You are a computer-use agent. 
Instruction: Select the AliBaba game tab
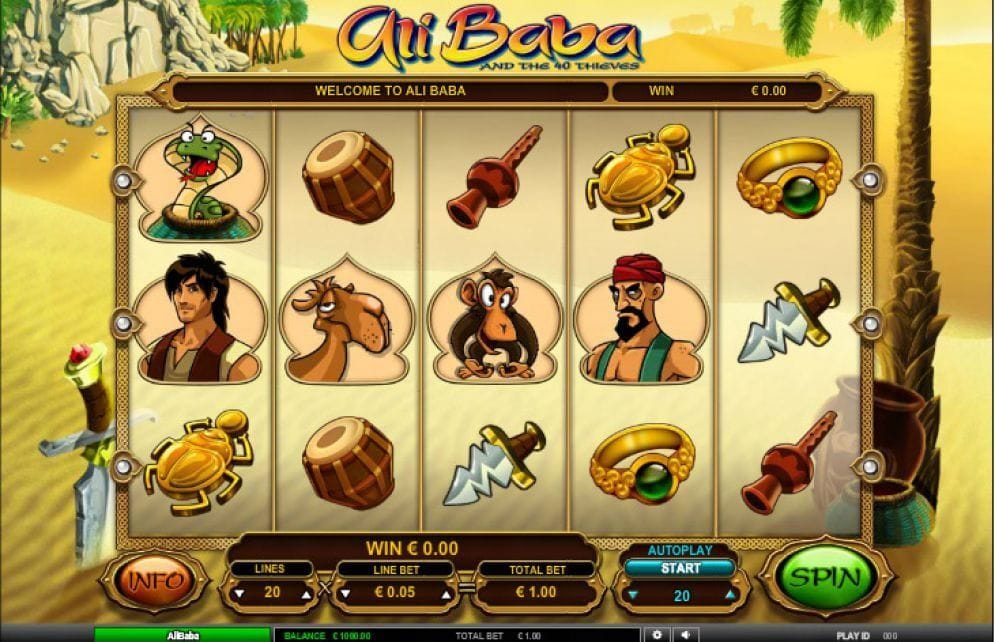pyautogui.click(x=181, y=635)
